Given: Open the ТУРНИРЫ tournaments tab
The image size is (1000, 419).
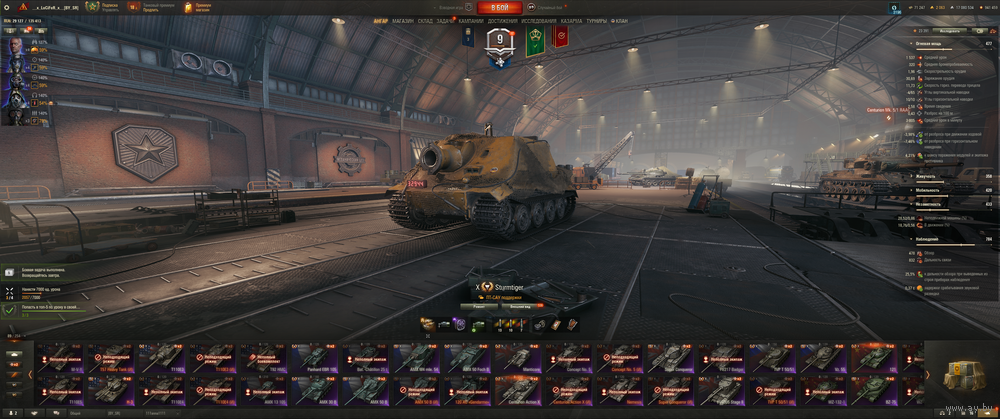Looking at the screenshot, I should coord(596,20).
